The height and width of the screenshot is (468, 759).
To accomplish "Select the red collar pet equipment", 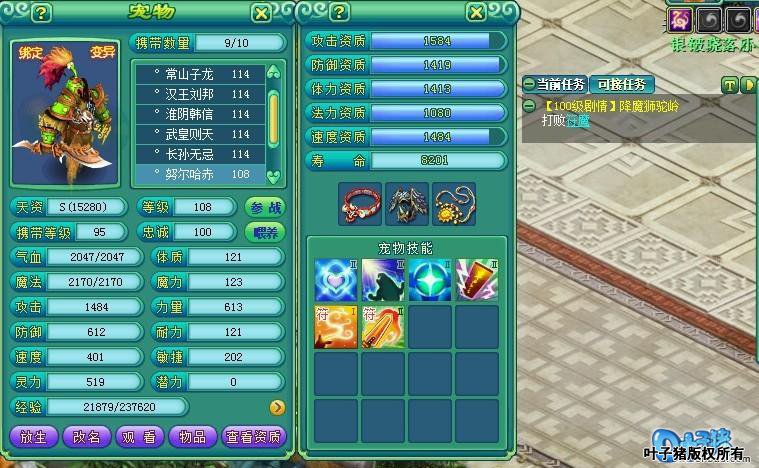I will tap(359, 203).
